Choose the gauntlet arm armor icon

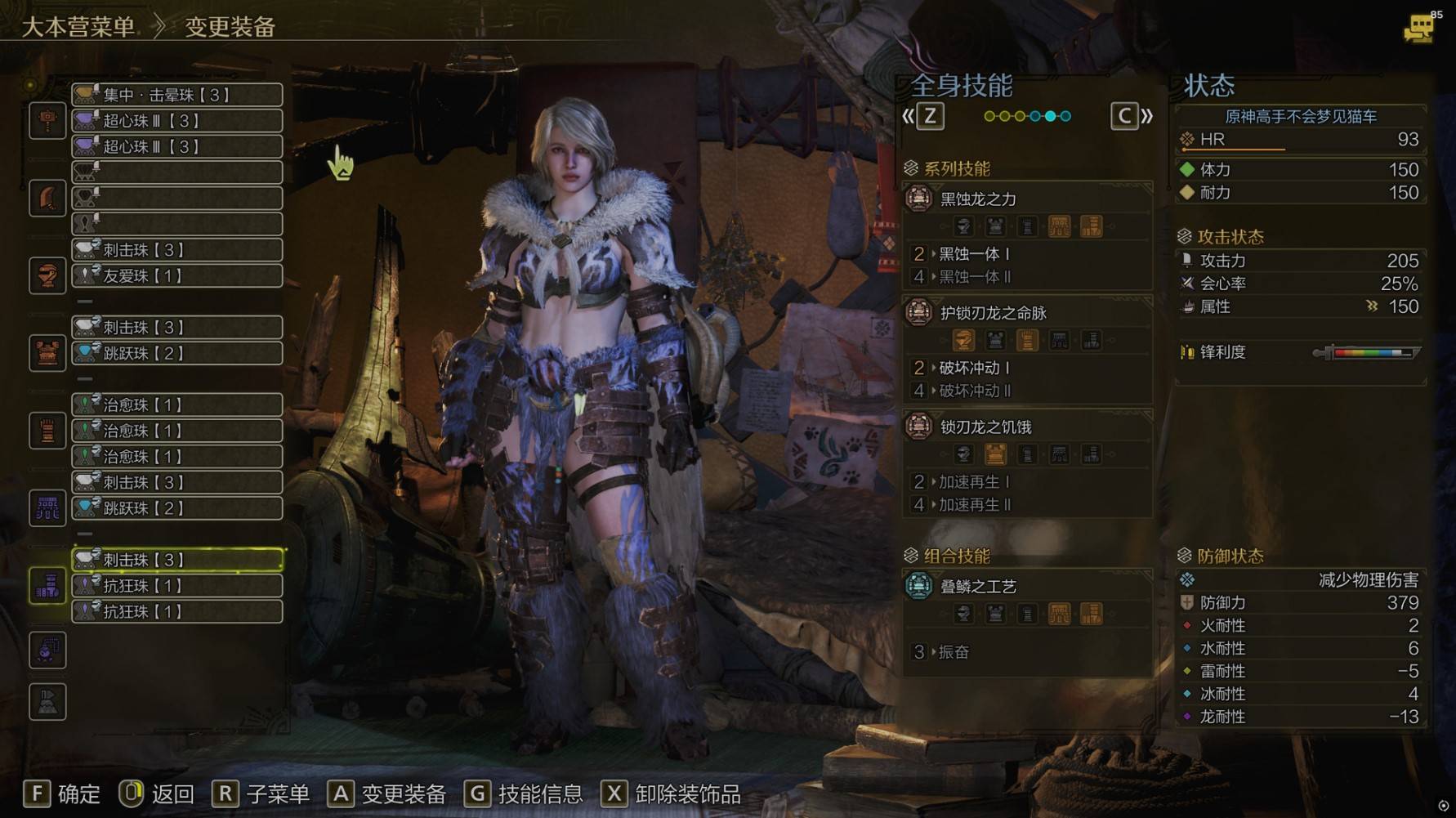pos(47,431)
